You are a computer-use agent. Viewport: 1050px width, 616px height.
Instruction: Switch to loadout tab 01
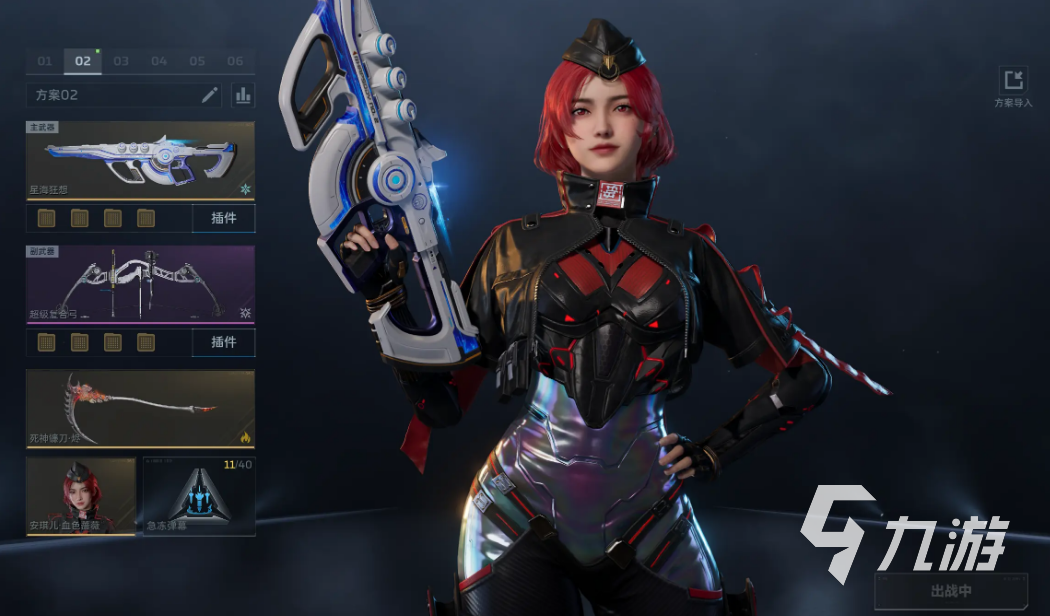coord(45,61)
